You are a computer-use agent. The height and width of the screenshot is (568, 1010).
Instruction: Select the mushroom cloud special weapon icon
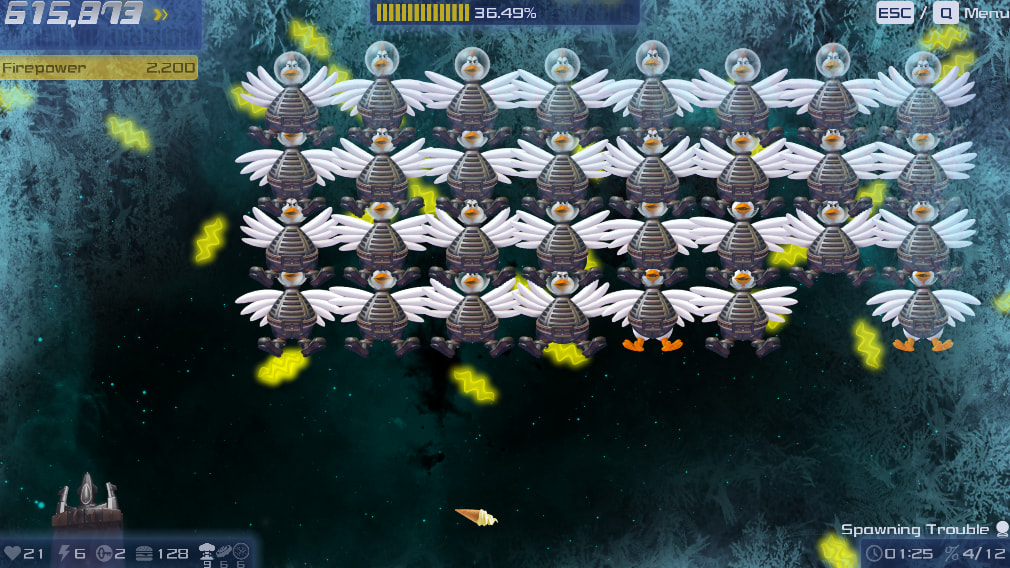[208, 550]
